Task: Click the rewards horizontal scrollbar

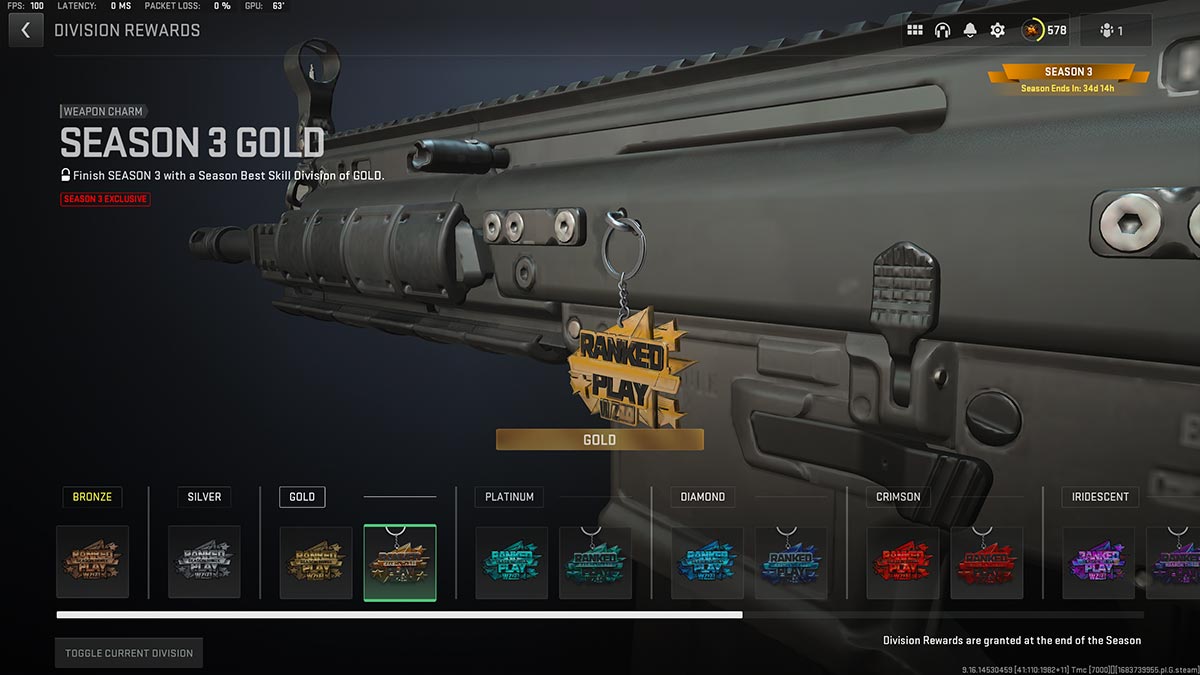Action: (x=400, y=615)
